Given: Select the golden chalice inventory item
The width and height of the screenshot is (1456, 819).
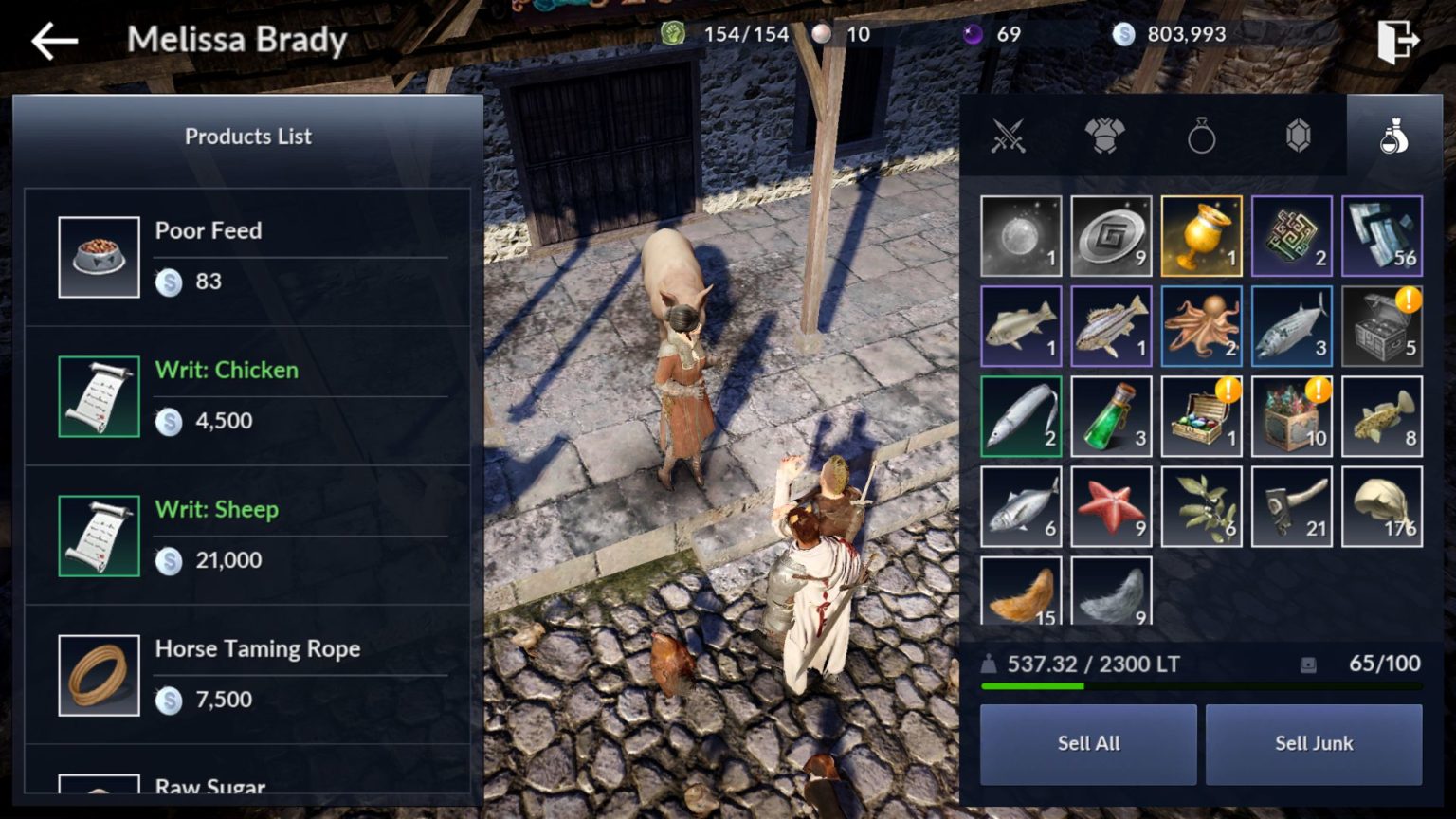Looking at the screenshot, I should coord(1202,235).
